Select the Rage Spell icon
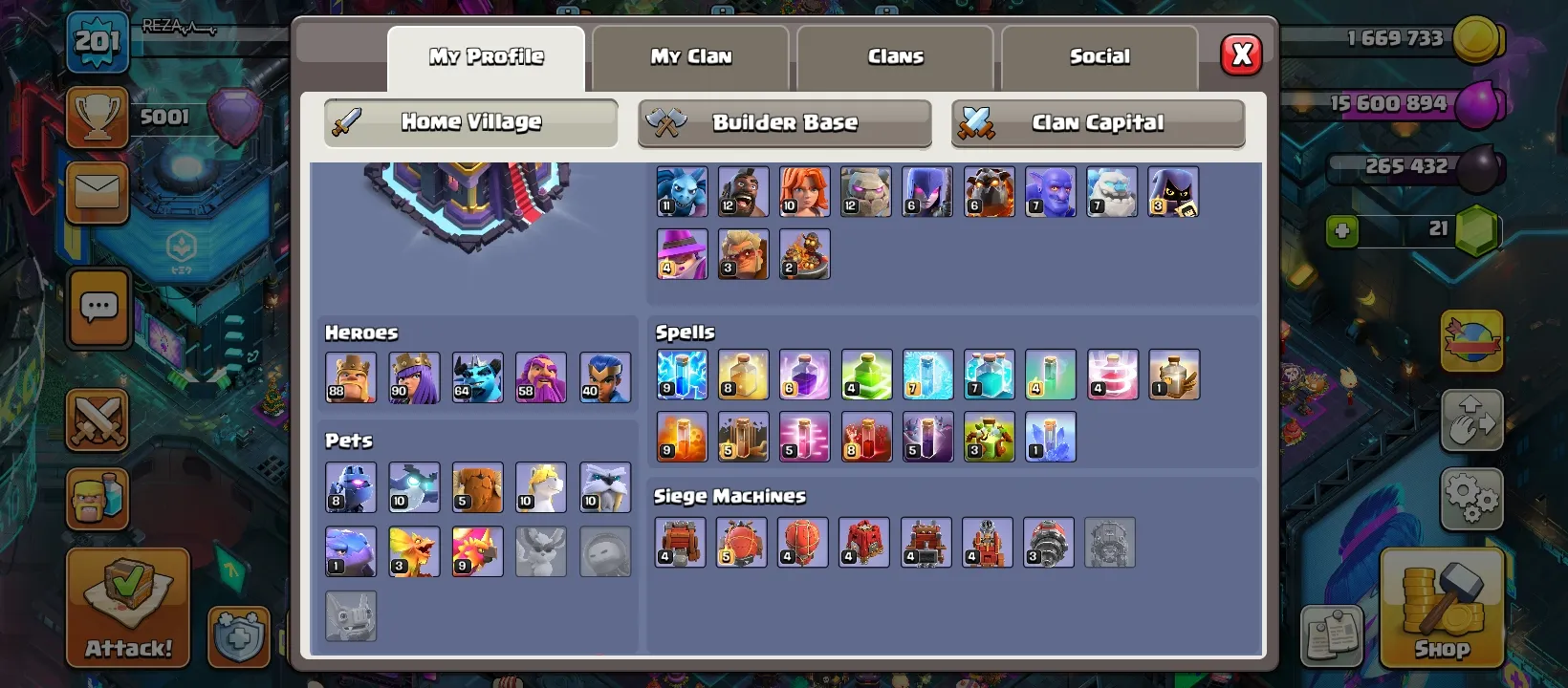Screen dimensions: 1568x688 tap(805, 375)
